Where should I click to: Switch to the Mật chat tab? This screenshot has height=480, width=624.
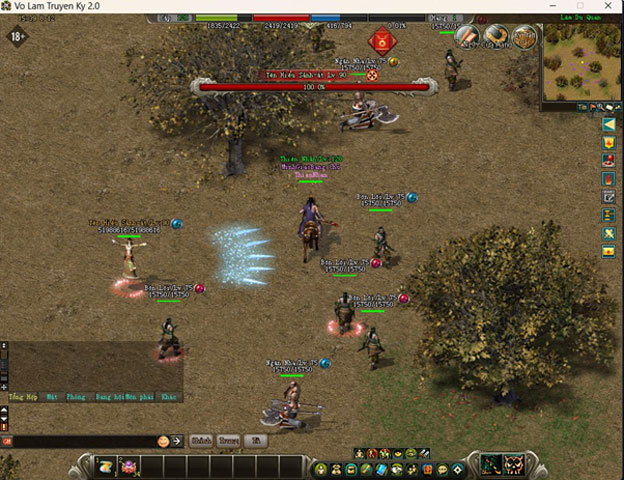(x=51, y=396)
